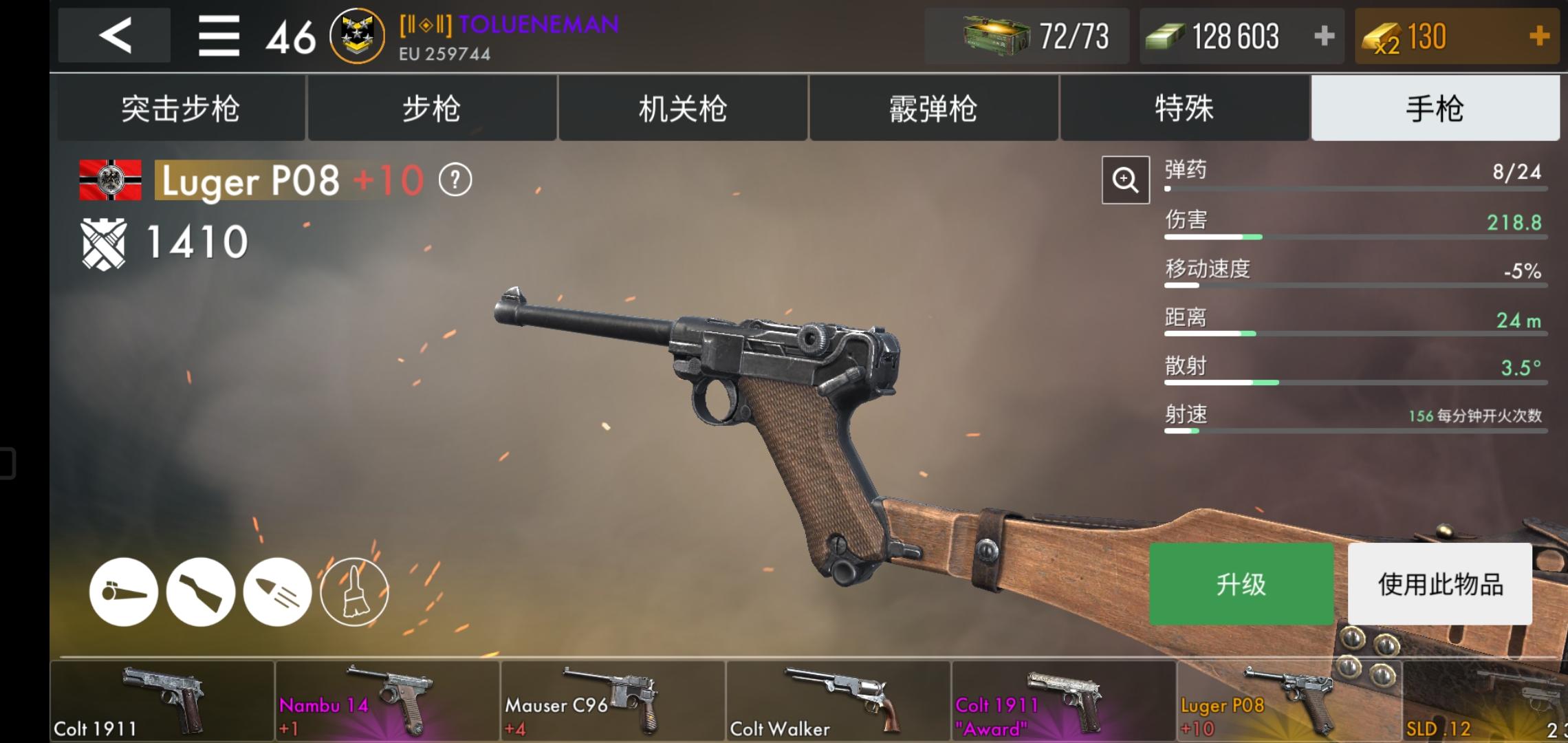
Task: Open the paintbrush skin customization
Action: click(x=354, y=592)
